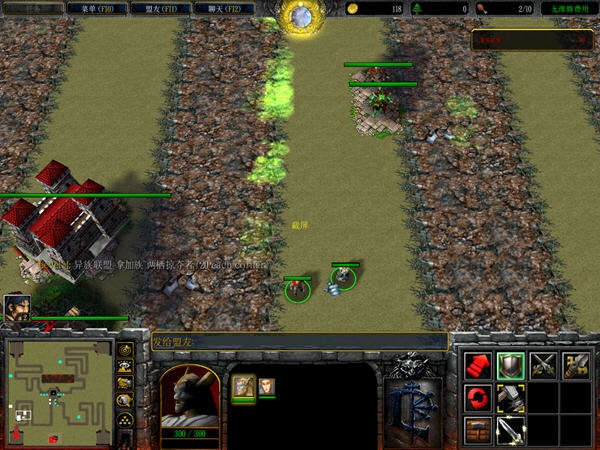This screenshot has width=600, height=450.
Task: Select the first unit icon in group
Action: tap(244, 386)
